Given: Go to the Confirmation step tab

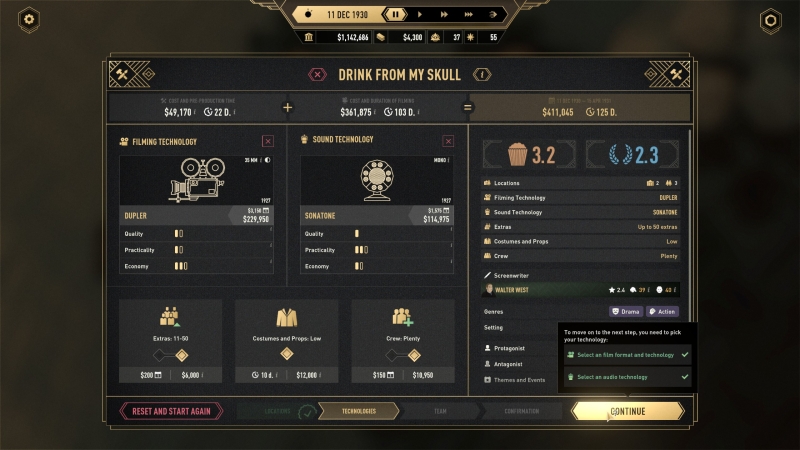Looking at the screenshot, I should (x=521, y=411).
